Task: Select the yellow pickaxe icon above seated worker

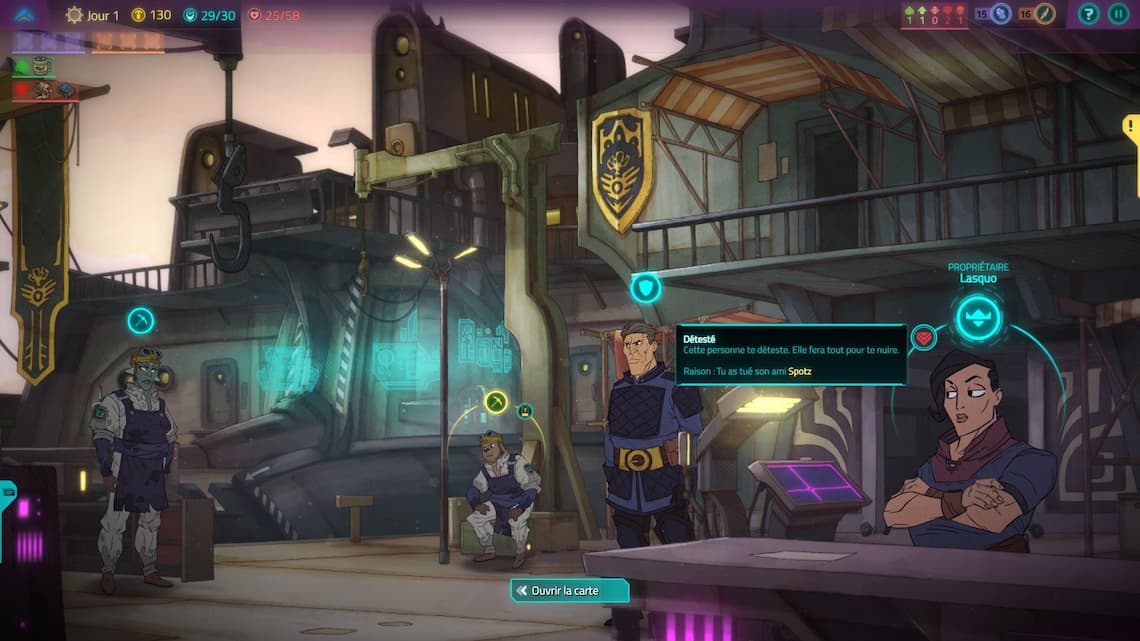Action: (x=496, y=401)
